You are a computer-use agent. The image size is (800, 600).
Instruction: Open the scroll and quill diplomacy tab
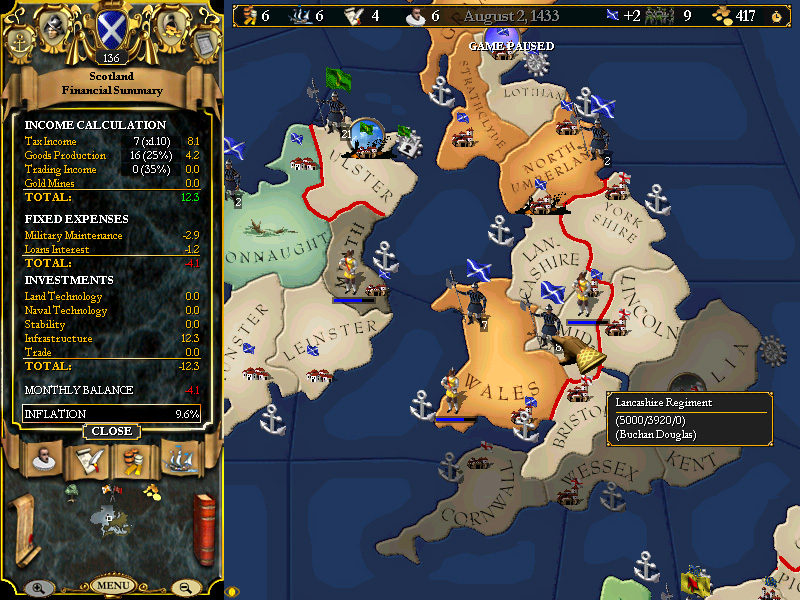pyautogui.click(x=87, y=459)
